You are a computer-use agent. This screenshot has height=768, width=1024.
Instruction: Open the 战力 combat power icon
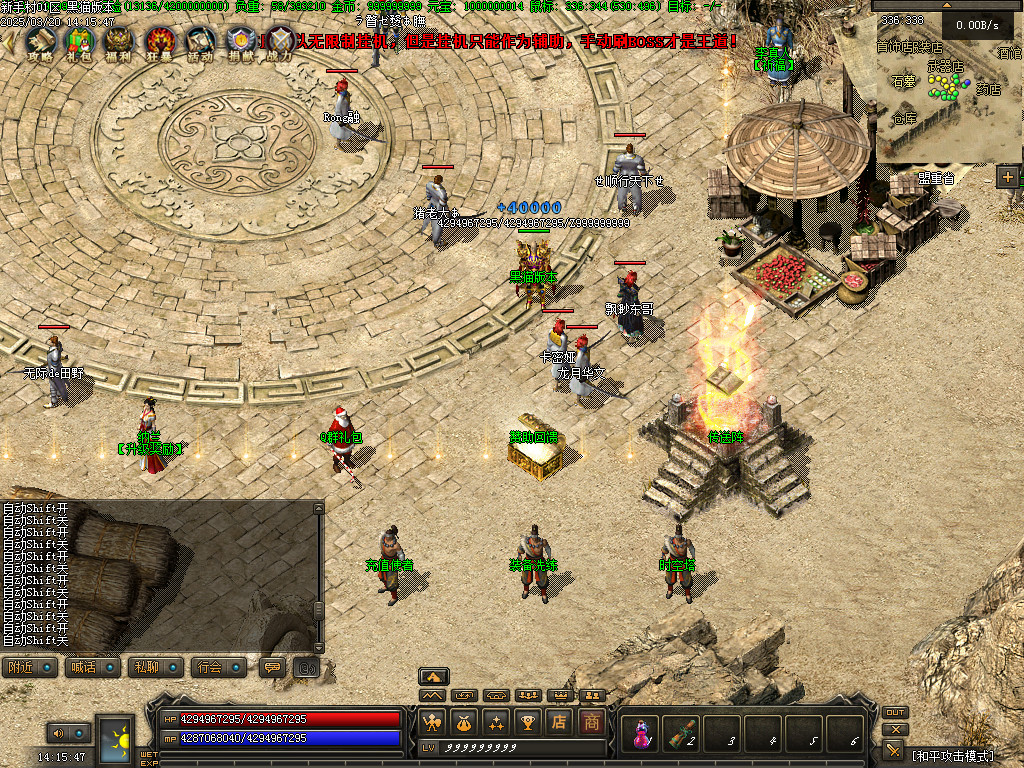point(280,40)
